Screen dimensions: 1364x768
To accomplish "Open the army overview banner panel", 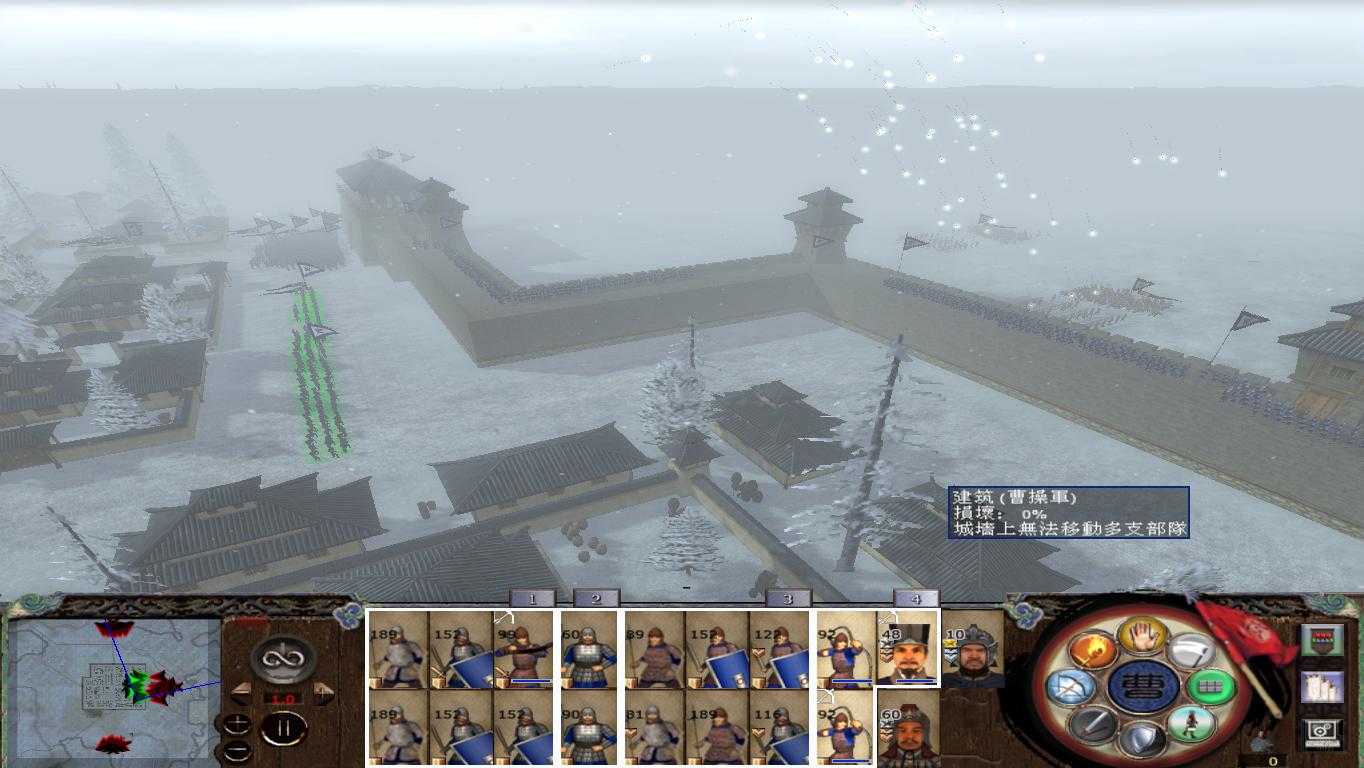I will click(1321, 640).
